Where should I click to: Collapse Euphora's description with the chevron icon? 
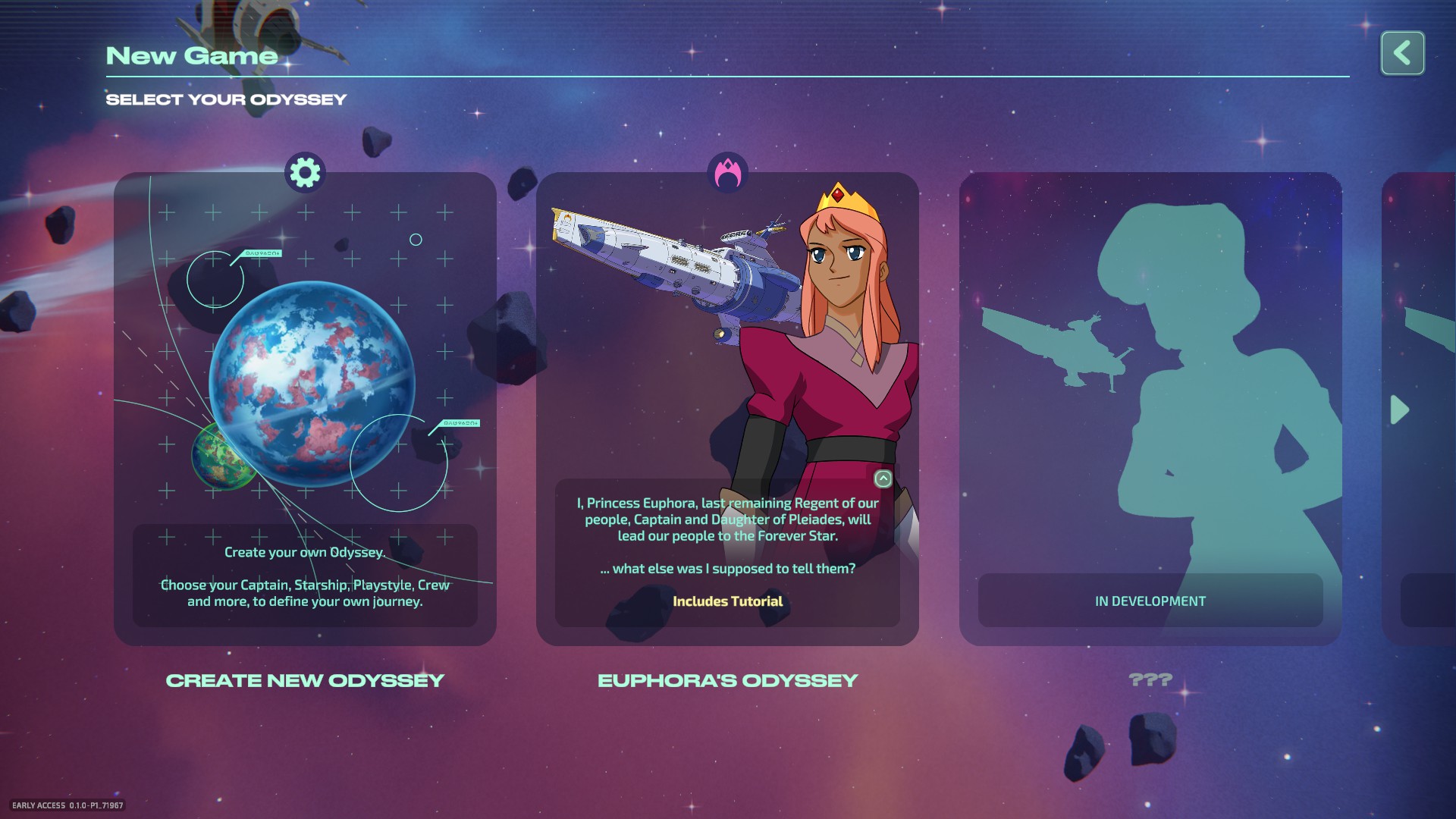point(883,479)
